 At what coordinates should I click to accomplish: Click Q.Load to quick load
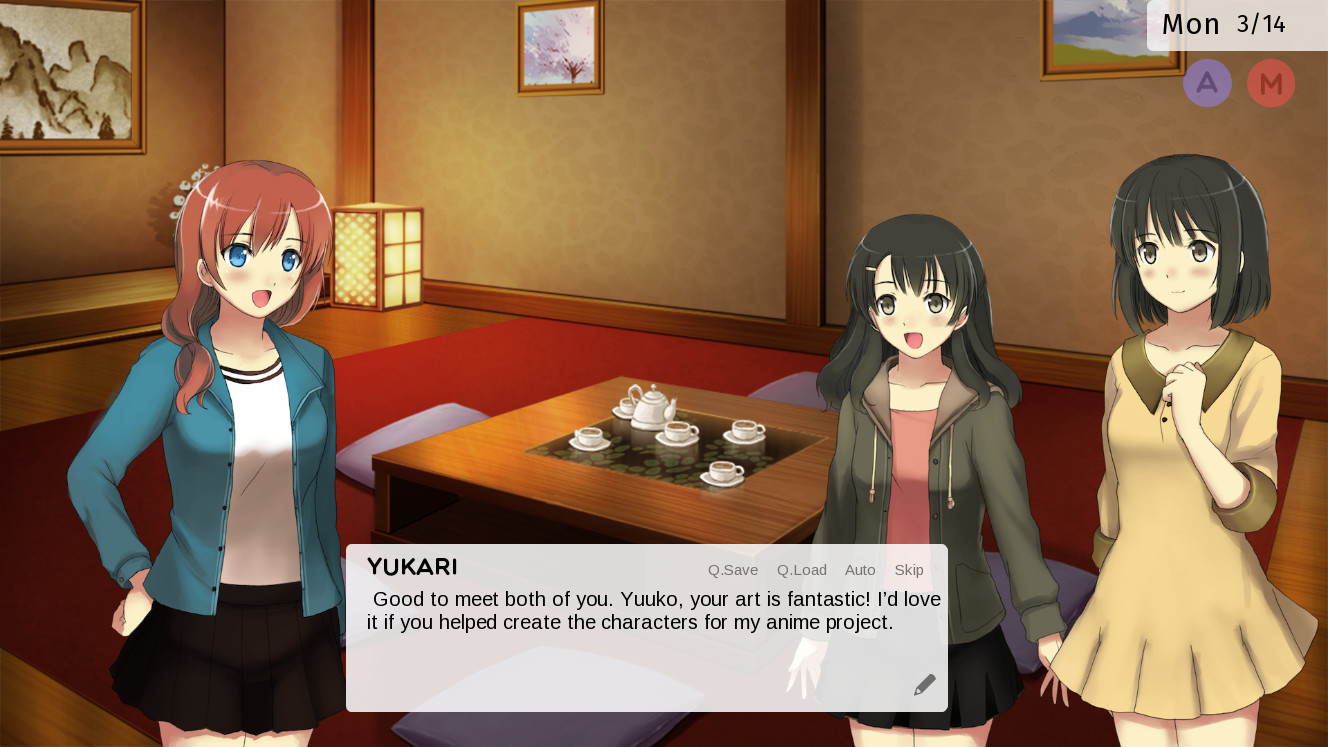coord(801,570)
